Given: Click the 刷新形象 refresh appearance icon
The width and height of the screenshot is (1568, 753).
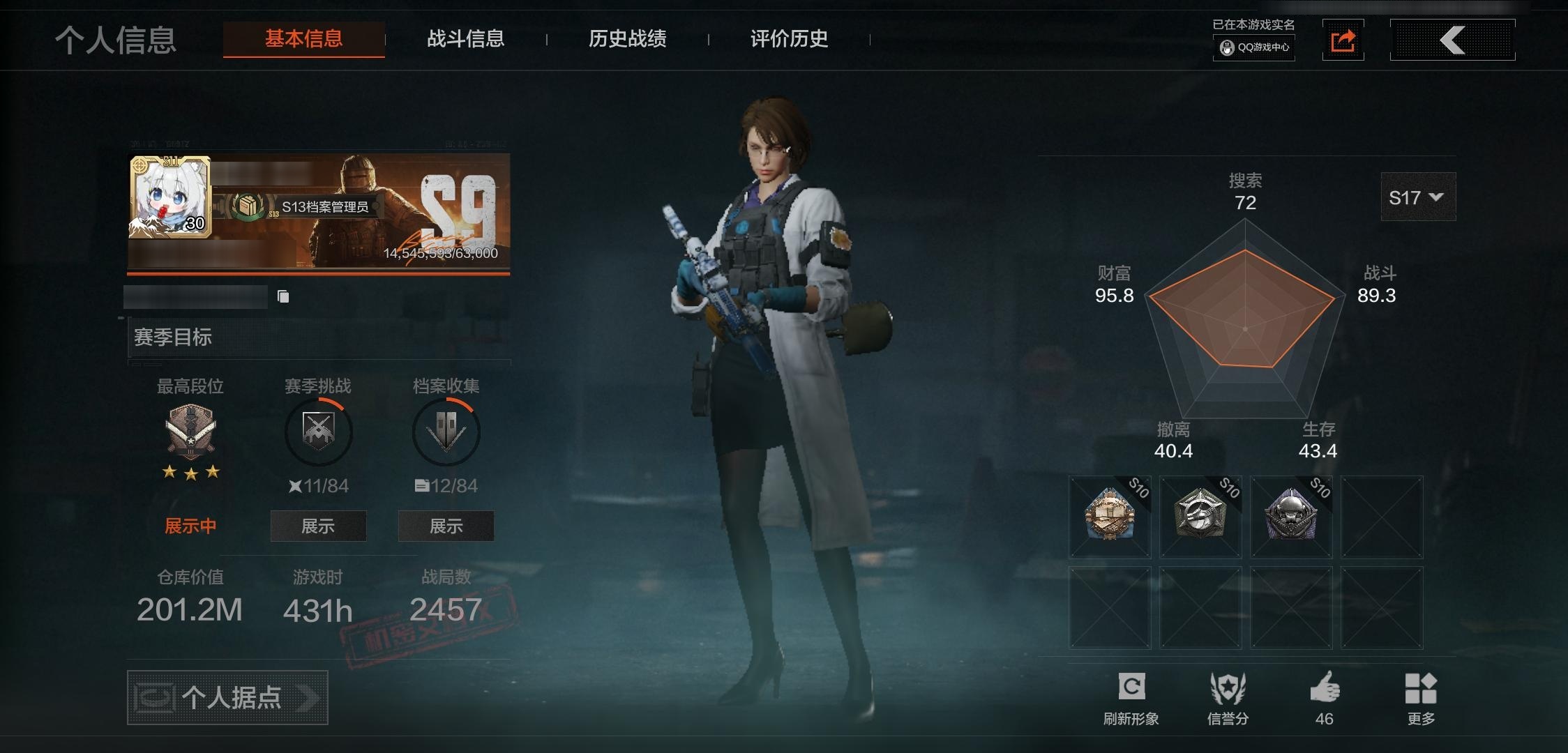Looking at the screenshot, I should click(1133, 687).
